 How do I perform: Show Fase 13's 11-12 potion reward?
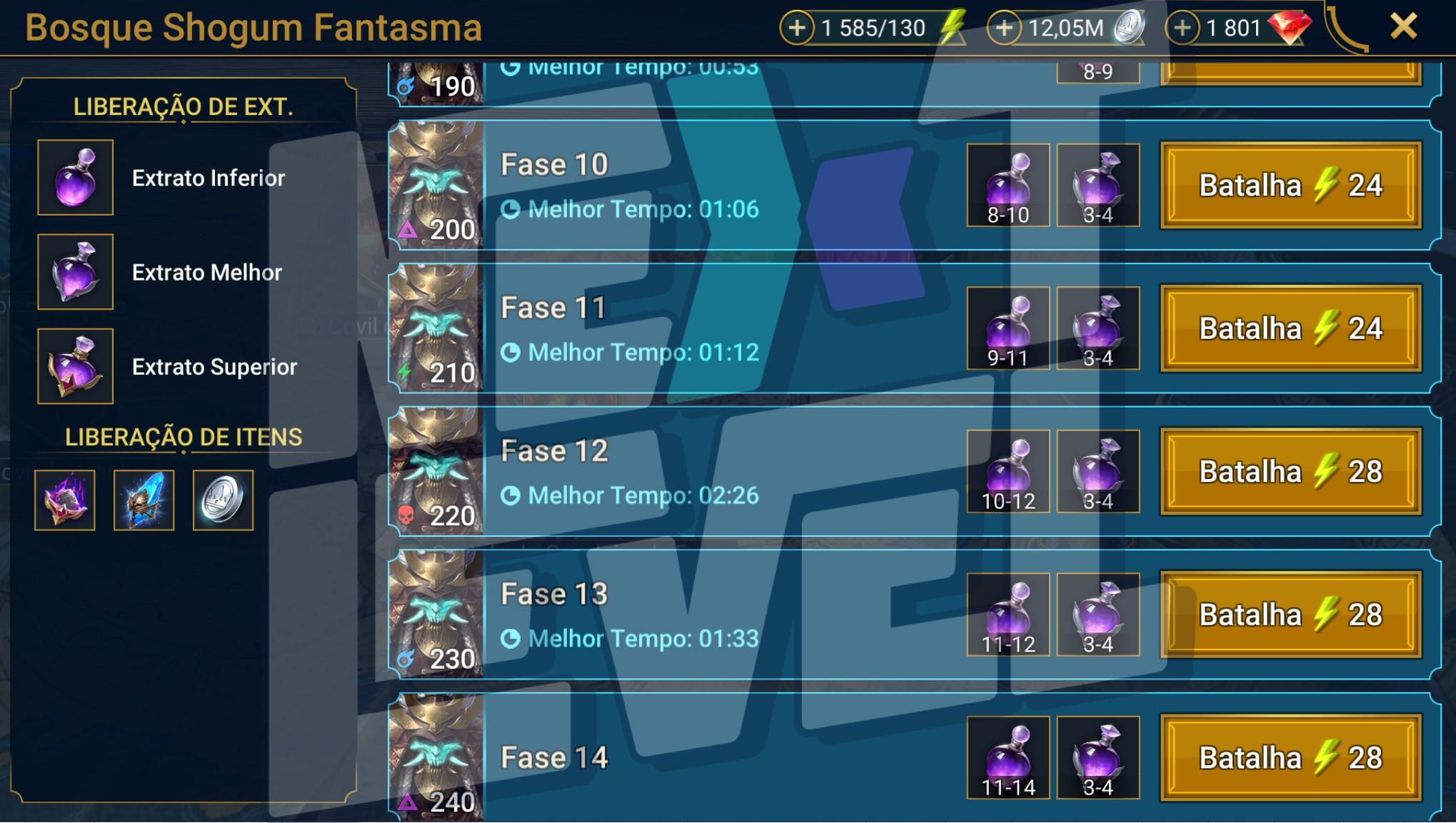[x=1008, y=615]
